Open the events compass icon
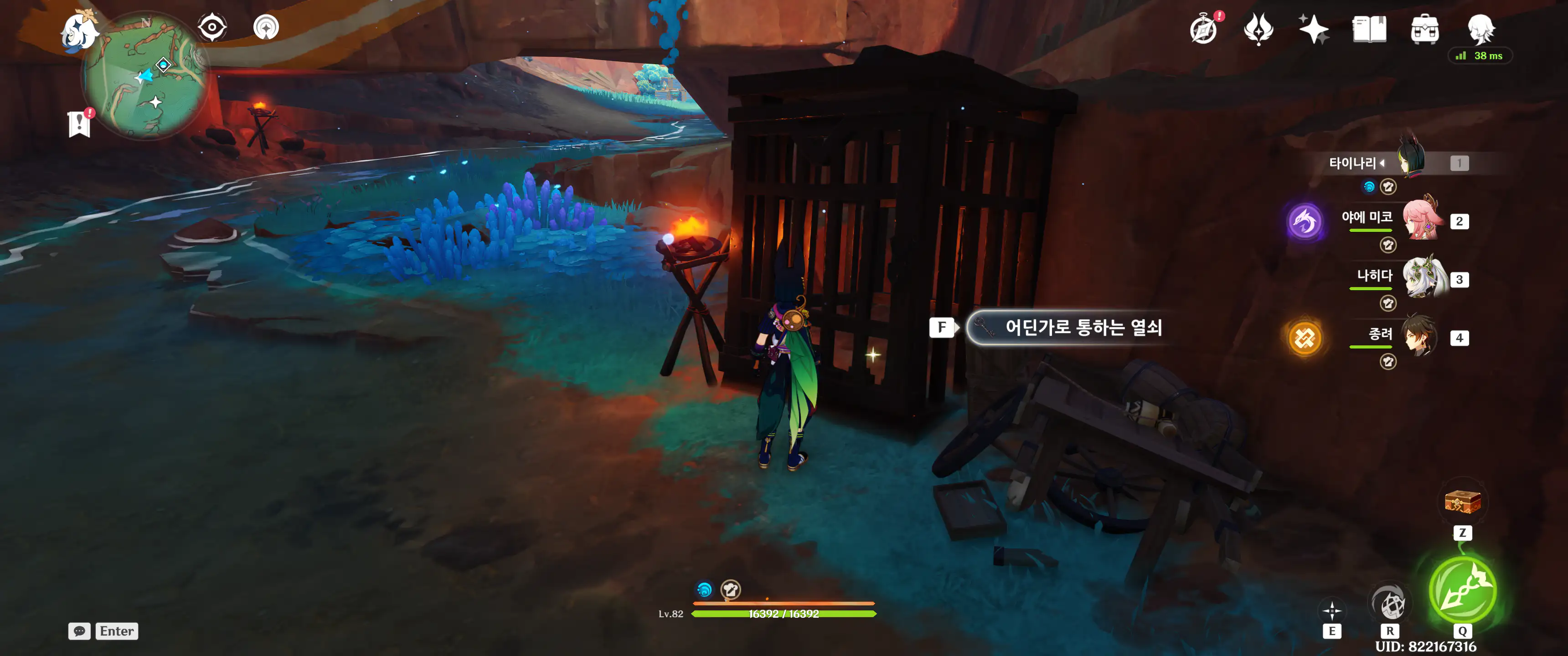 click(x=1204, y=29)
